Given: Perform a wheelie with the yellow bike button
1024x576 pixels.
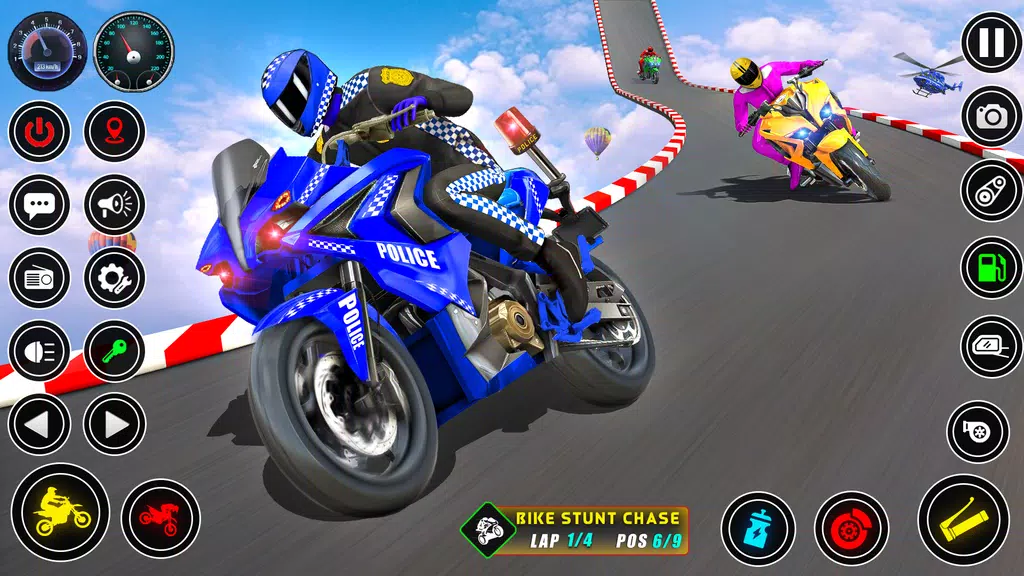Looking at the screenshot, I should pyautogui.click(x=60, y=512).
